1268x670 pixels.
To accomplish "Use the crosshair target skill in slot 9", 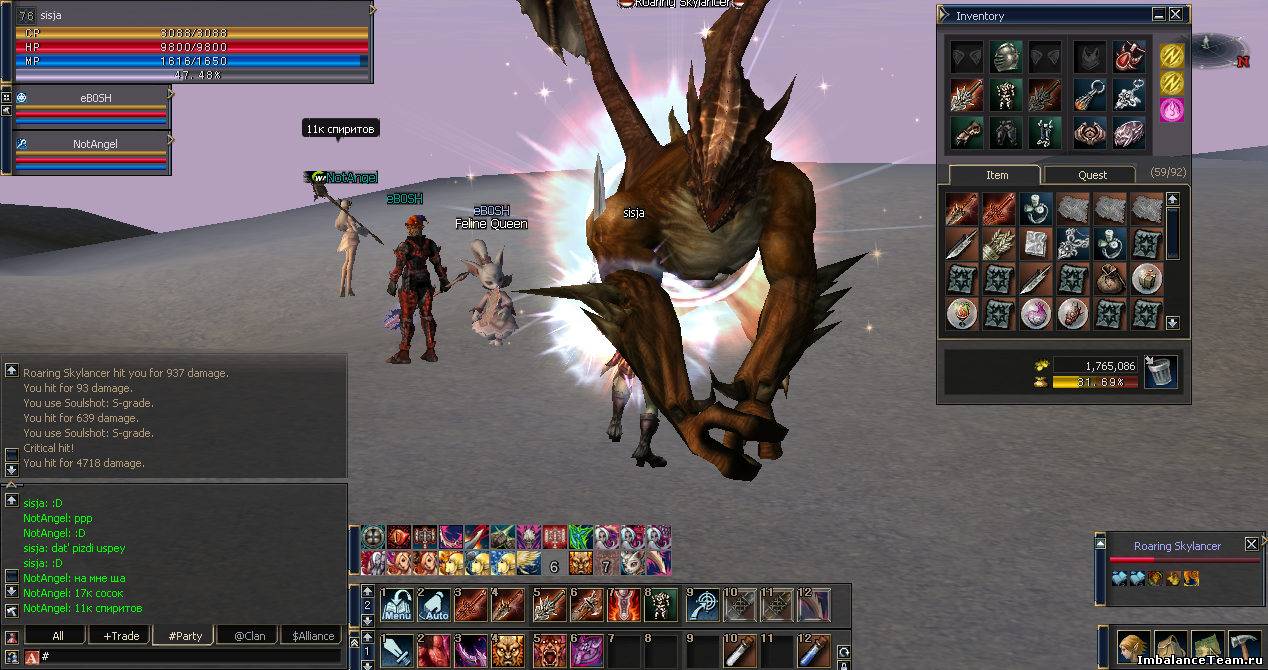I will (702, 605).
